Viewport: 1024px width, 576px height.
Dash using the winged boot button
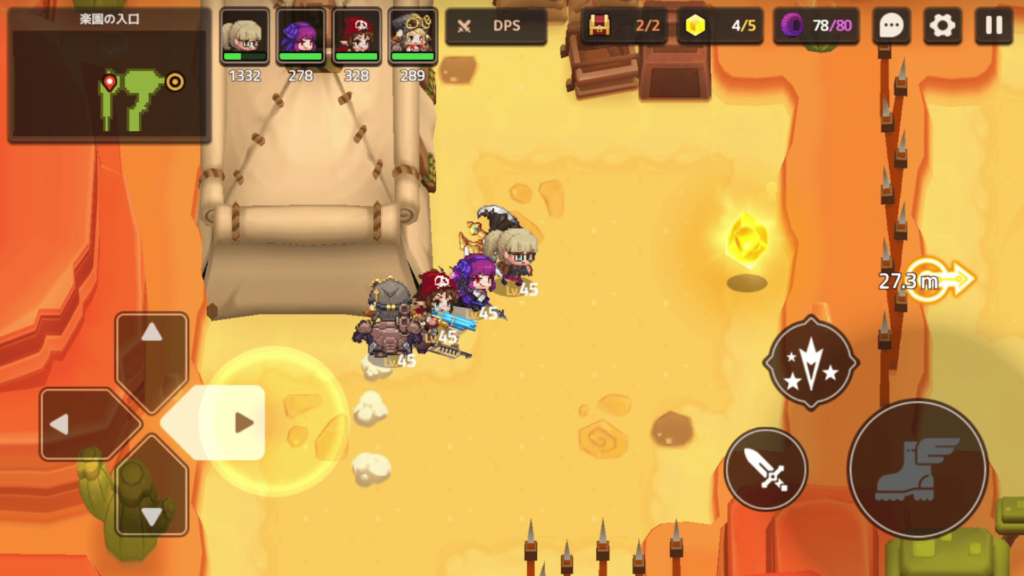tap(917, 469)
